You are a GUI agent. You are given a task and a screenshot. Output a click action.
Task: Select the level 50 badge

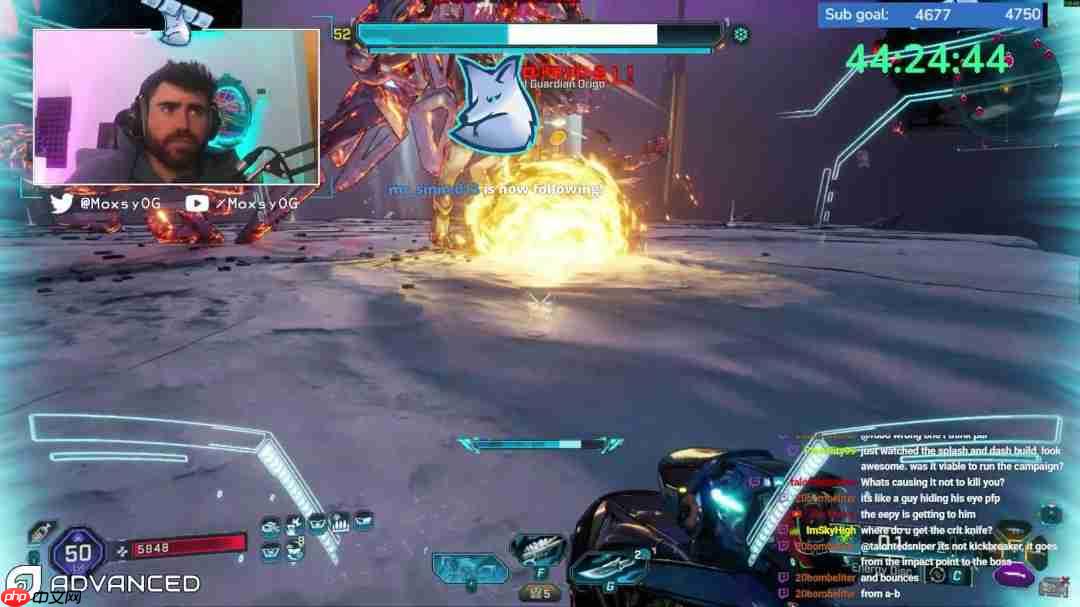84,551
